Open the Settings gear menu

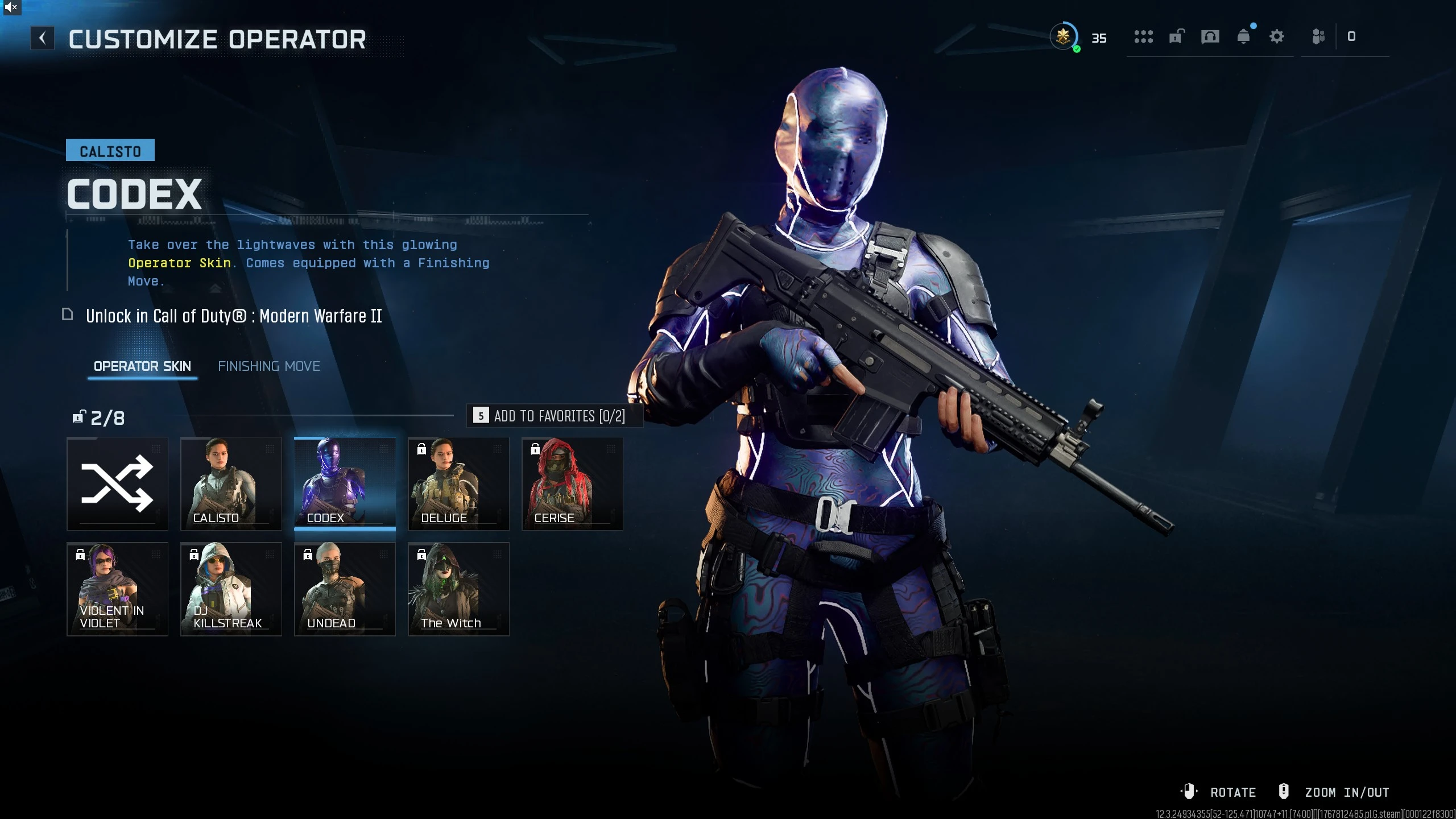[1277, 36]
